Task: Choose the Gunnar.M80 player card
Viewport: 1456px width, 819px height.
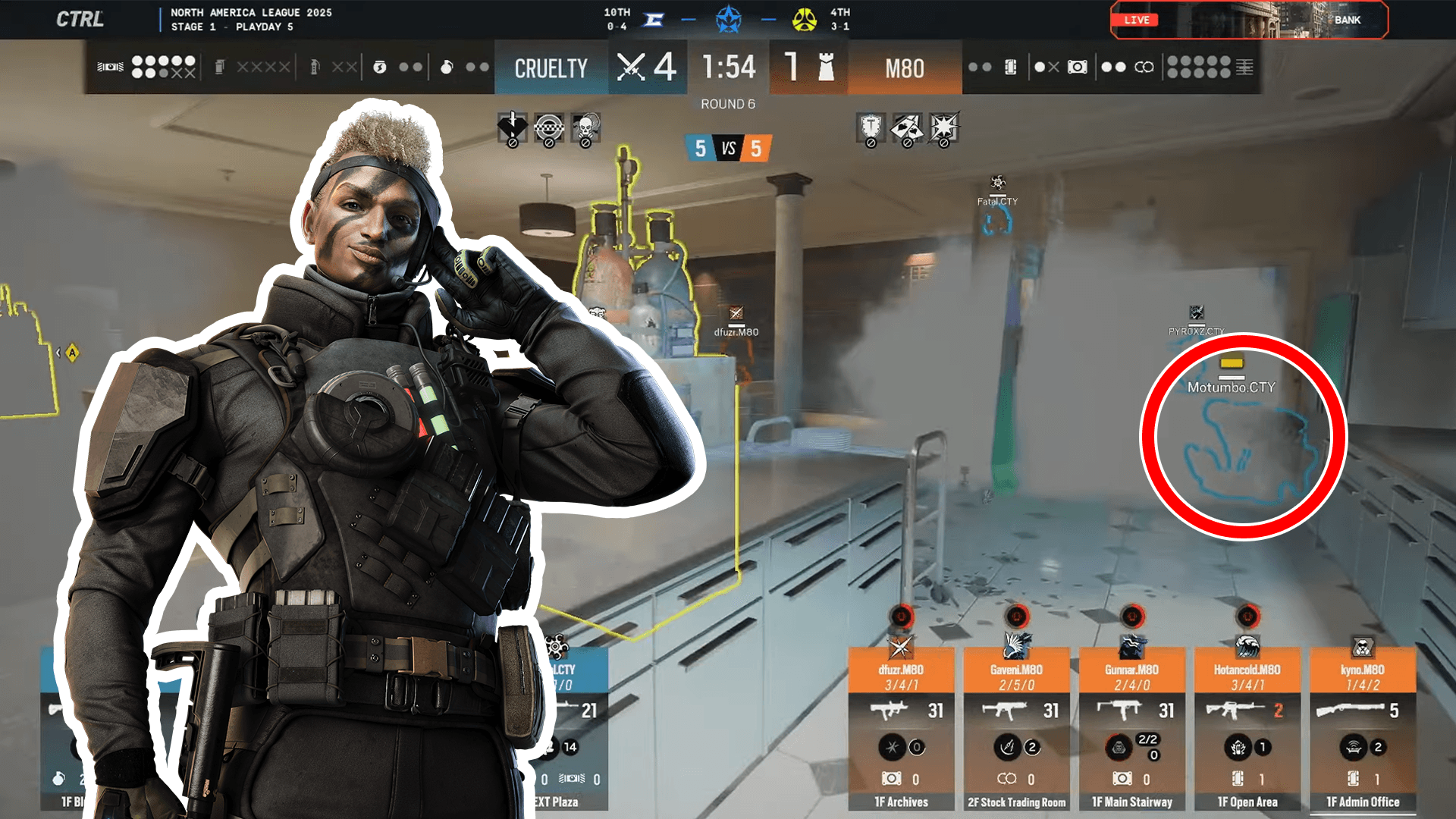Action: point(1131,728)
